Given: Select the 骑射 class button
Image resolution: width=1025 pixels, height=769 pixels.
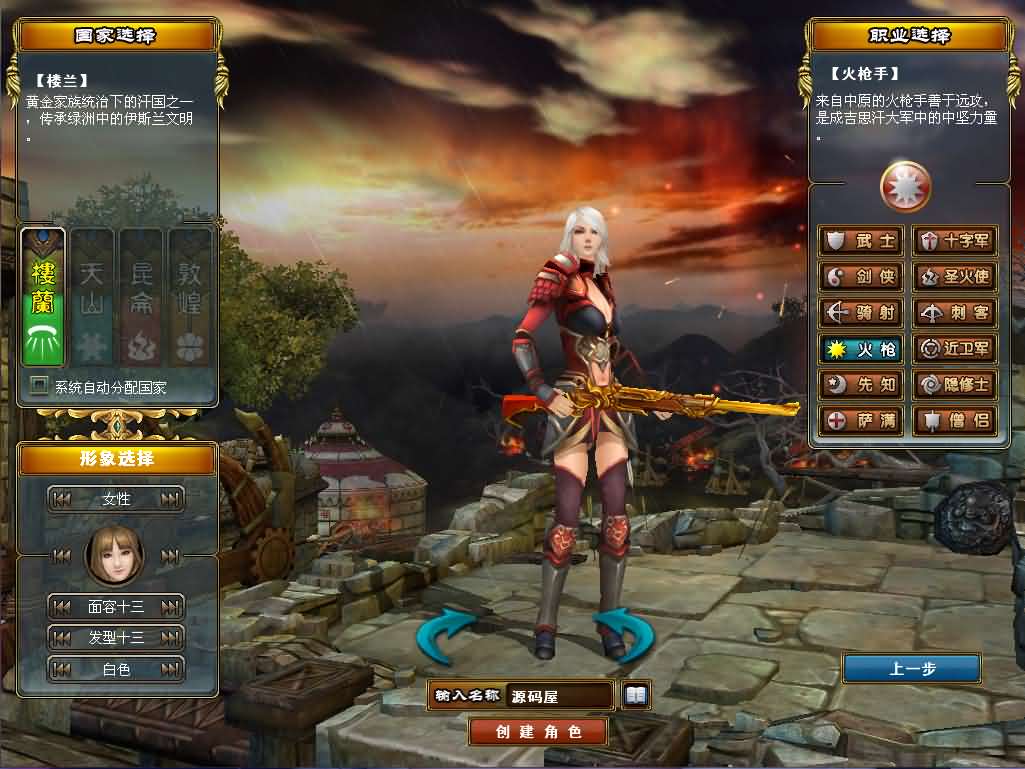Looking at the screenshot, I should 861,313.
